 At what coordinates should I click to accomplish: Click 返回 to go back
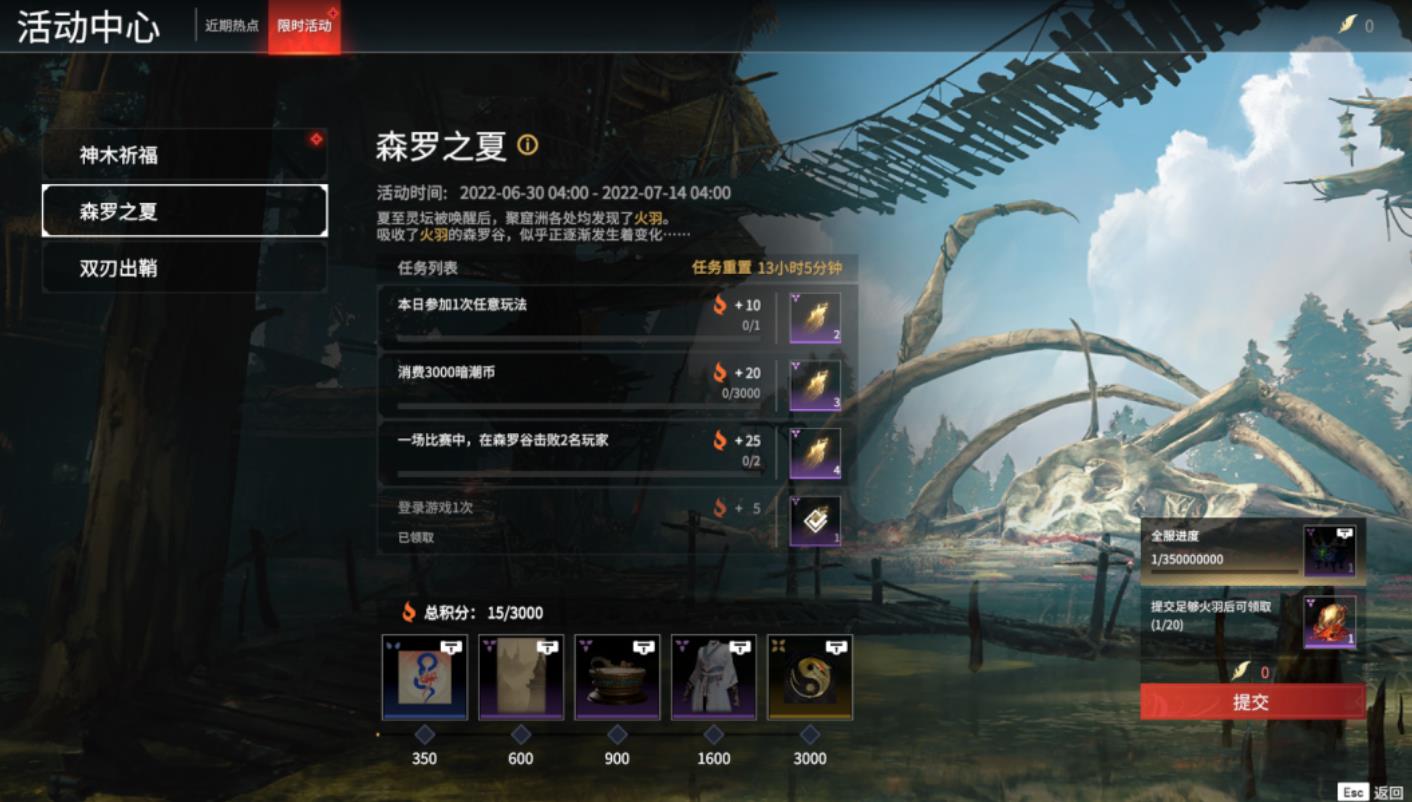click(x=1388, y=792)
